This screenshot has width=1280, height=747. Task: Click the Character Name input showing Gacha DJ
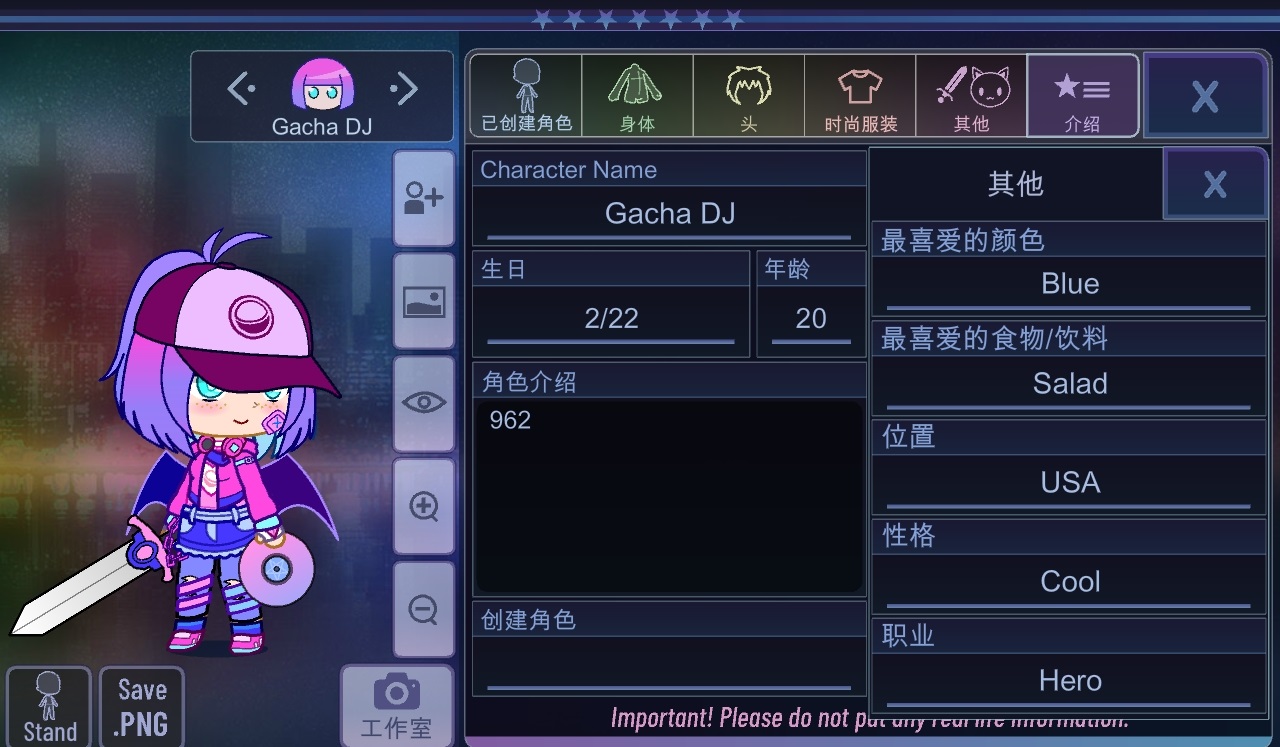tap(668, 213)
